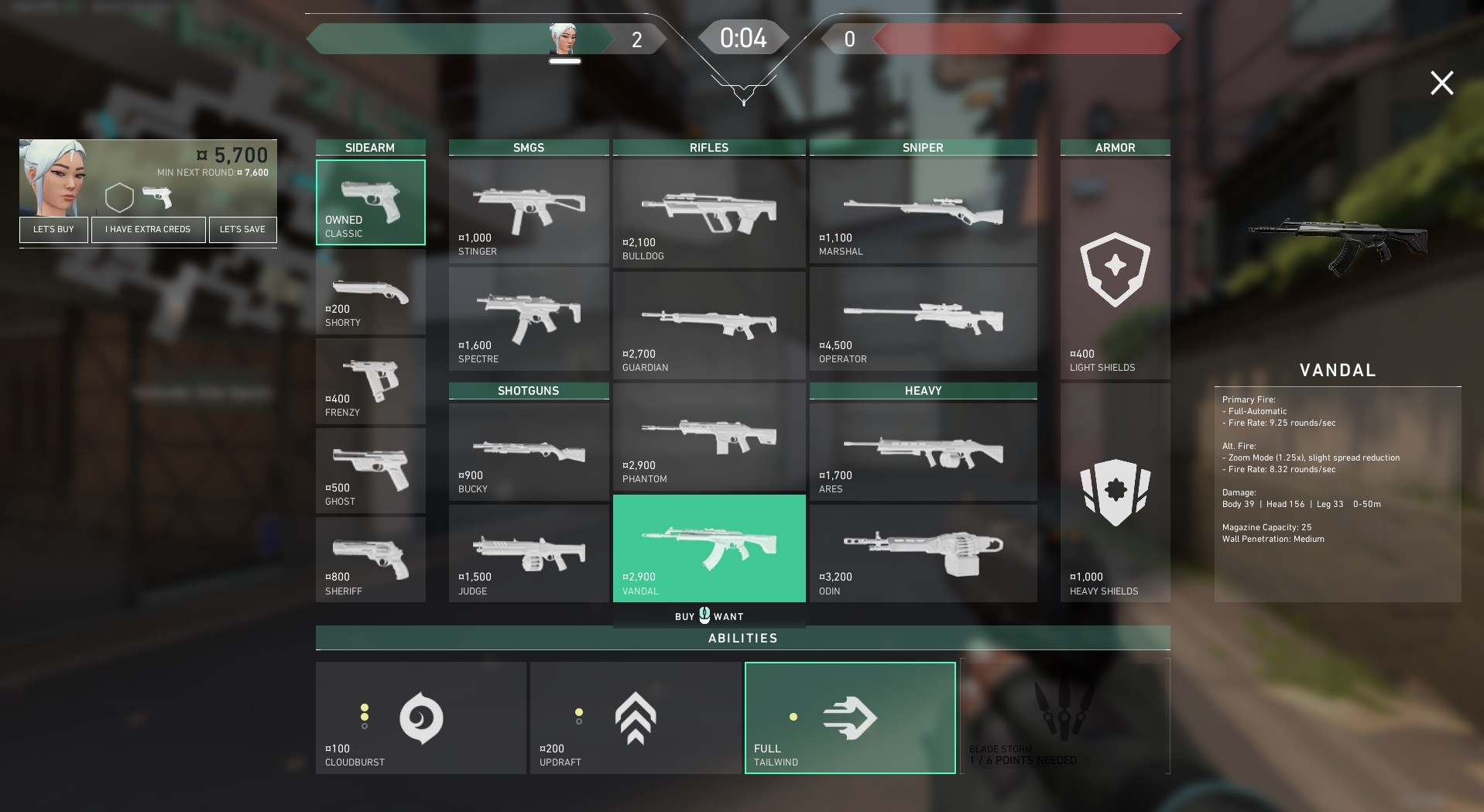Close the buy menu with the X
Viewport: 1484px width, 812px height.
[x=1441, y=83]
